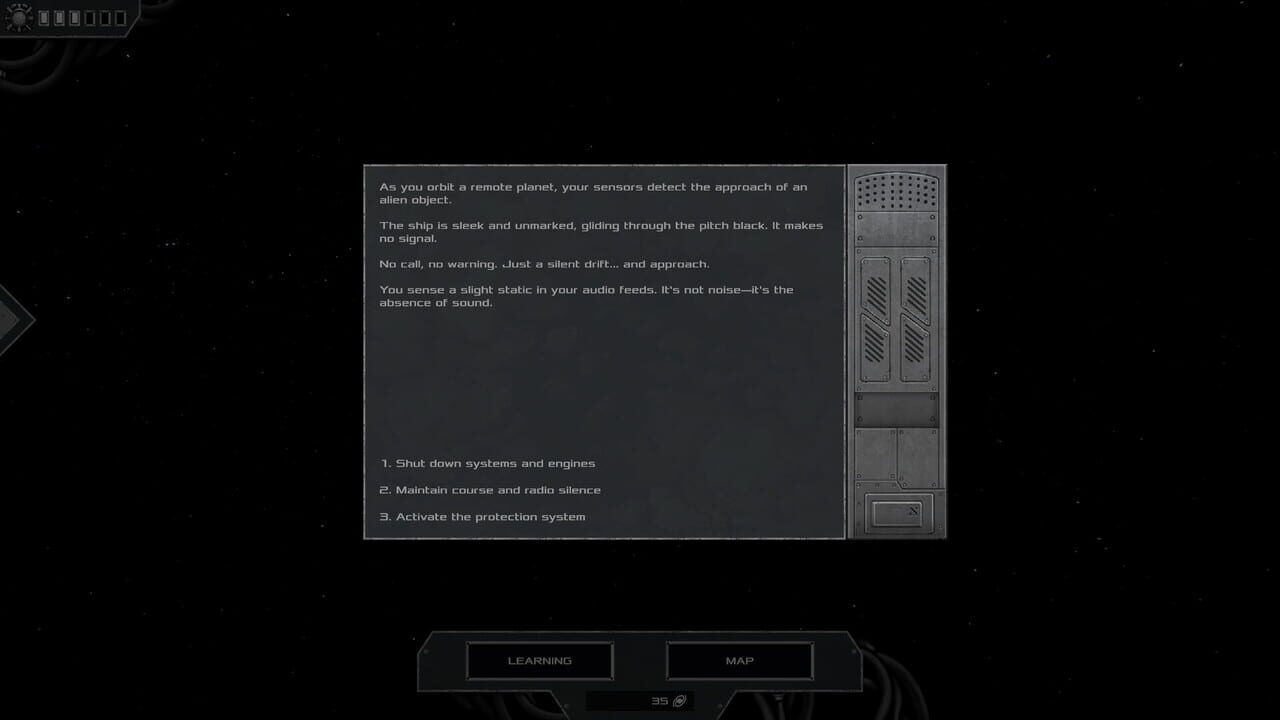
Task: Click the stamped plaque at the panel's bottom
Action: pos(899,512)
